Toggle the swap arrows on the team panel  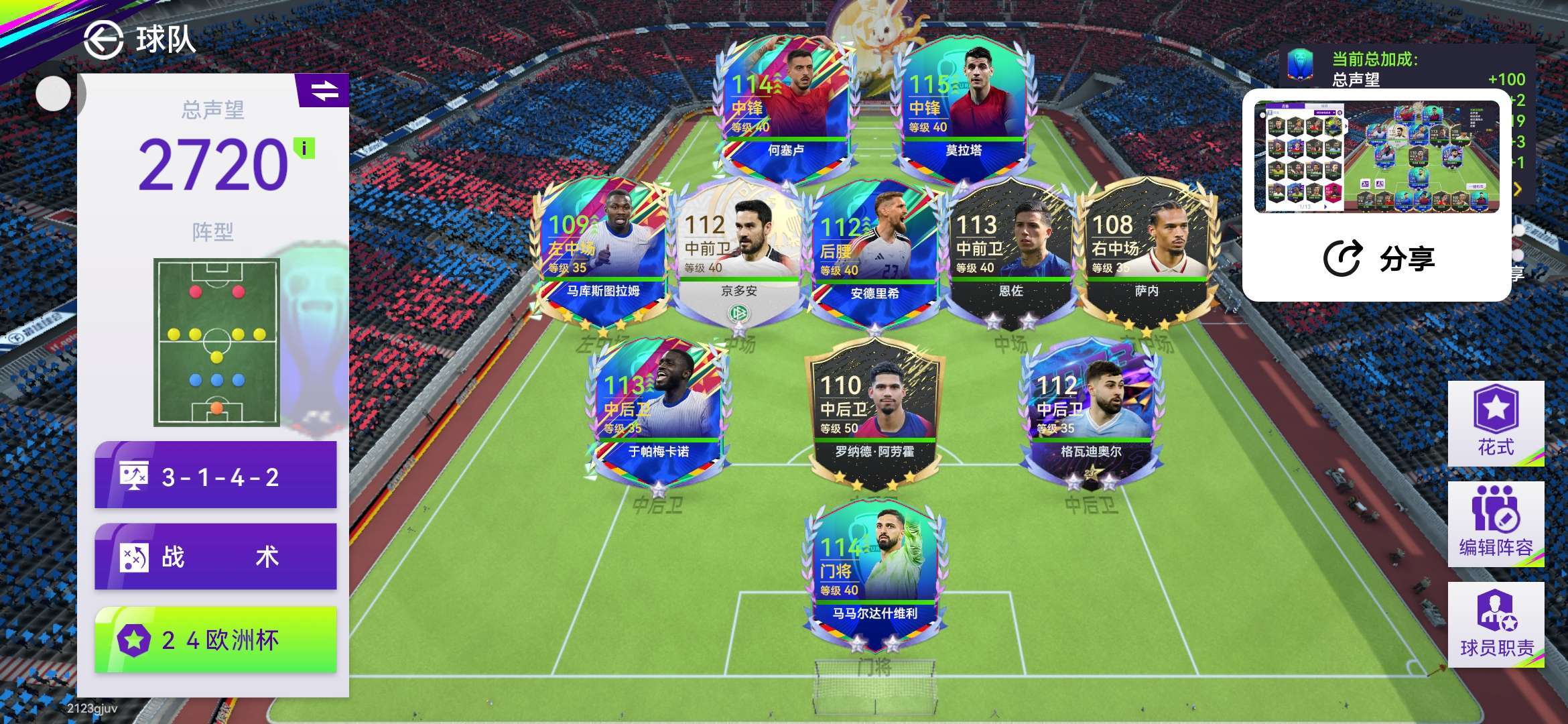point(324,90)
